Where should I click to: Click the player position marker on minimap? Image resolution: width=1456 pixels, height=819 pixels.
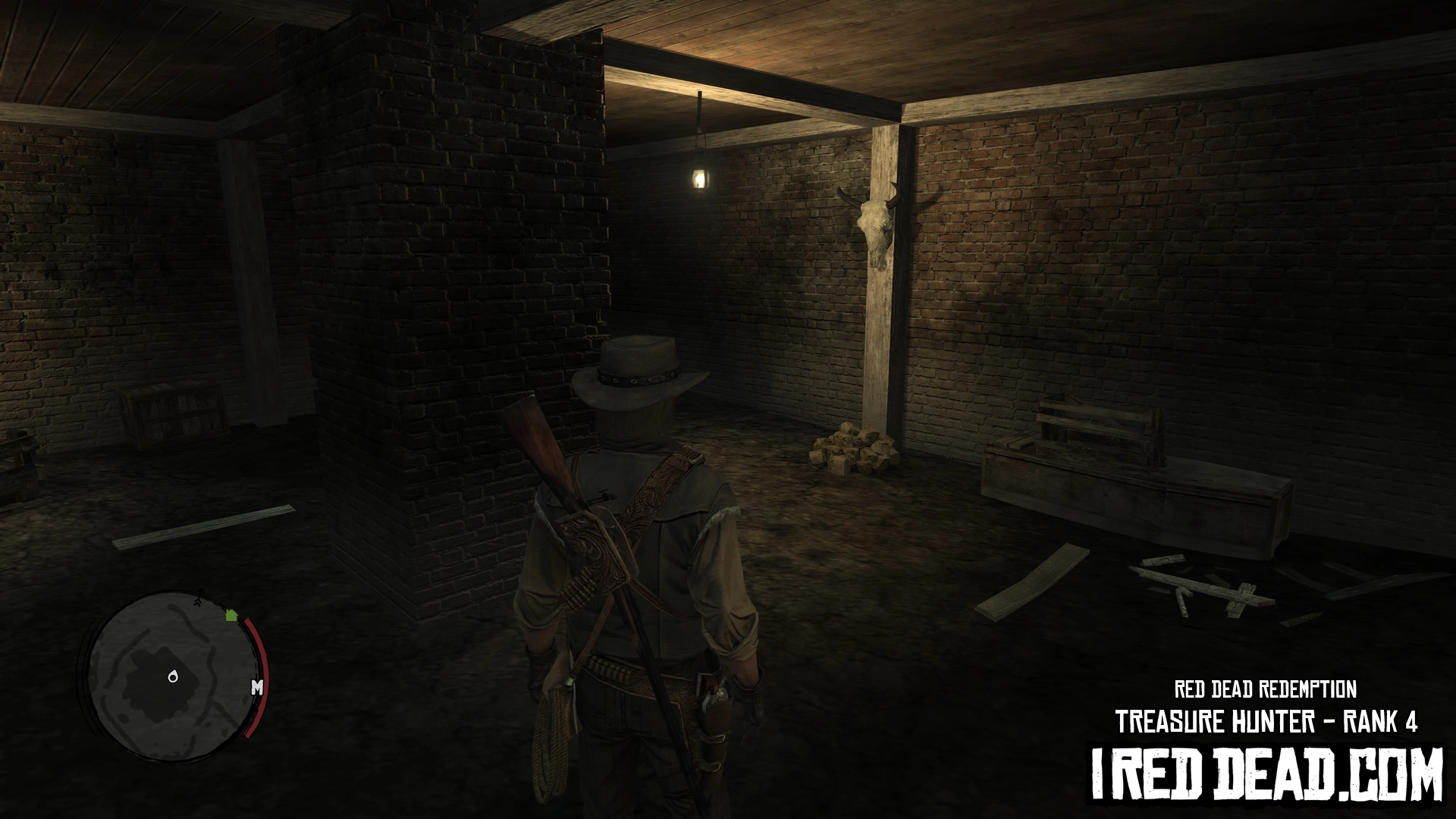click(x=173, y=677)
